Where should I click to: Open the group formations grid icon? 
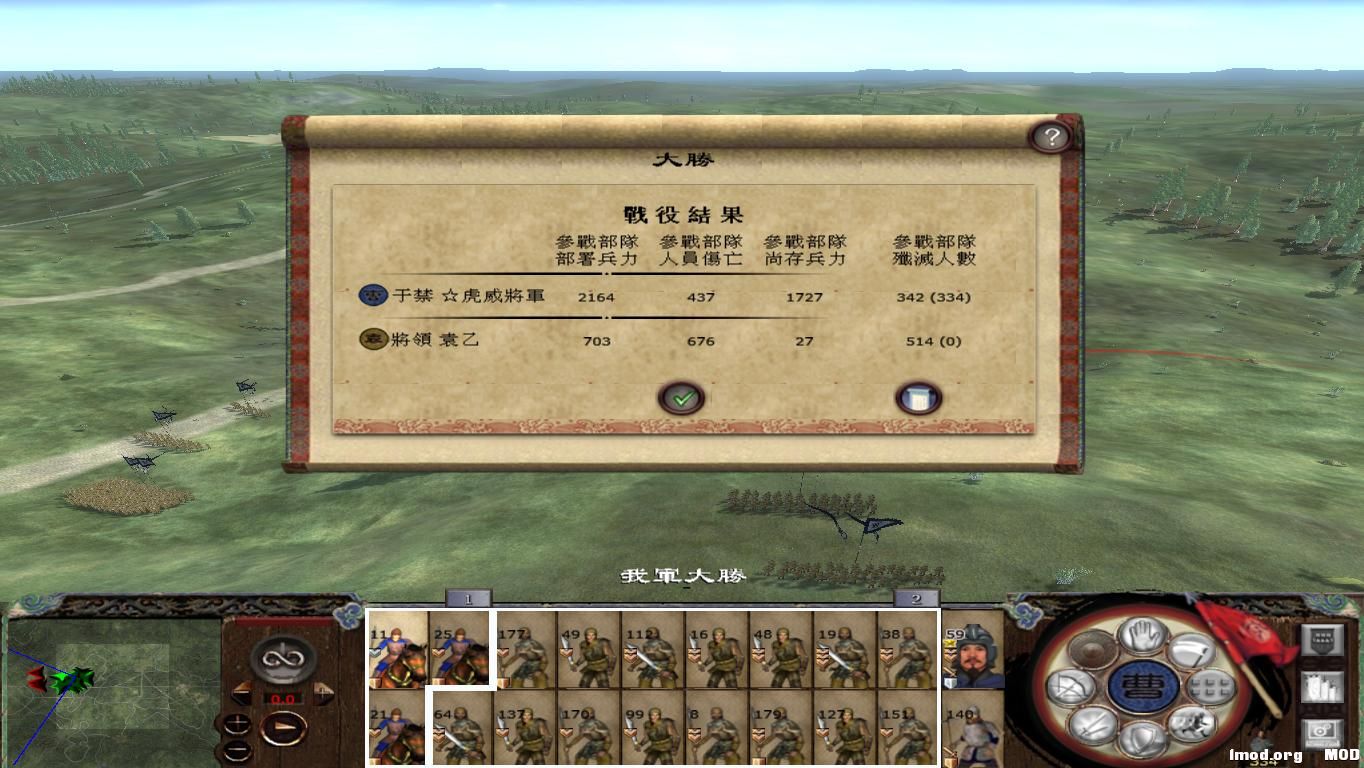pos(1211,687)
